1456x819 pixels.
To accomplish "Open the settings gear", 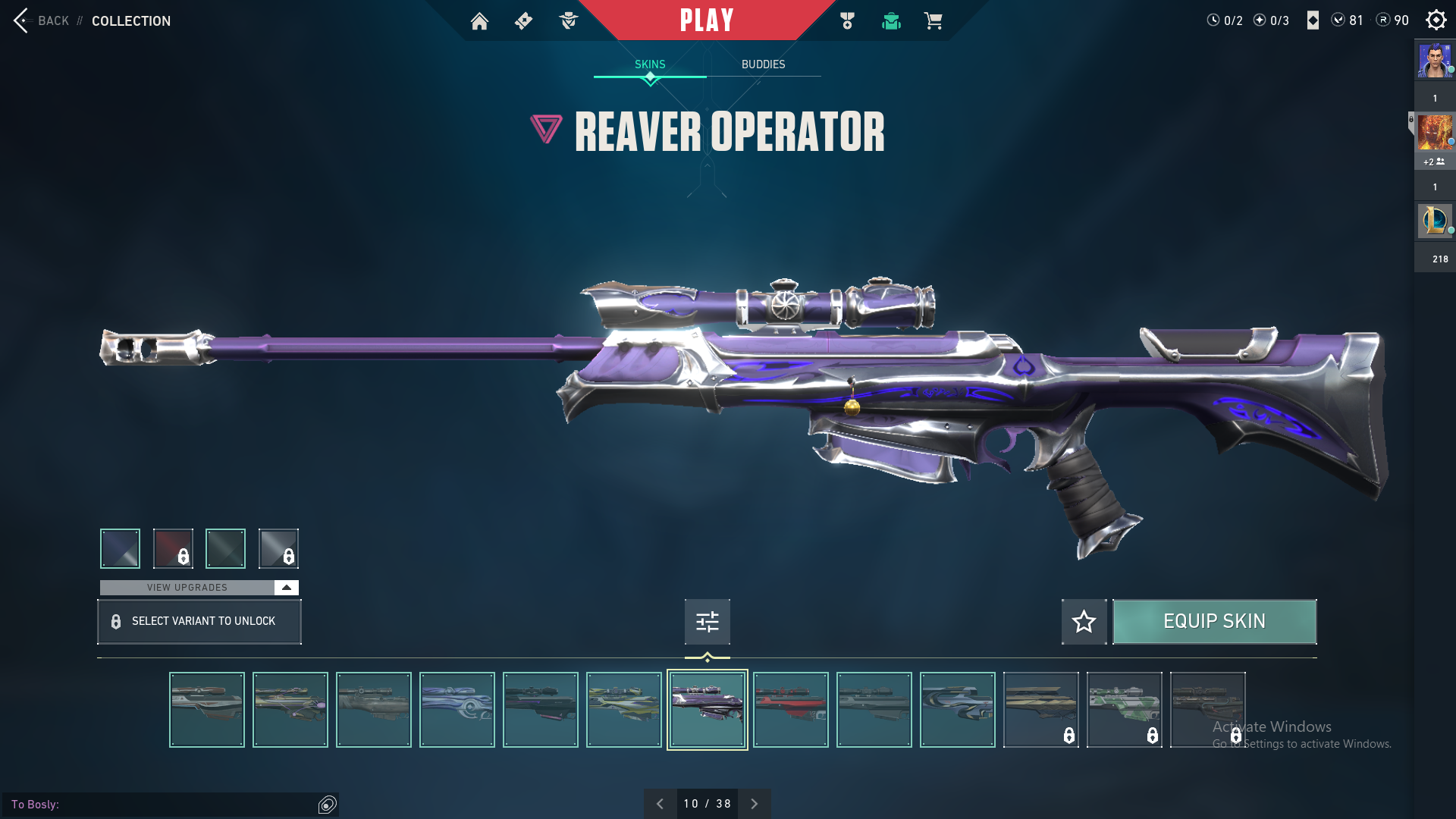I will 1436,20.
